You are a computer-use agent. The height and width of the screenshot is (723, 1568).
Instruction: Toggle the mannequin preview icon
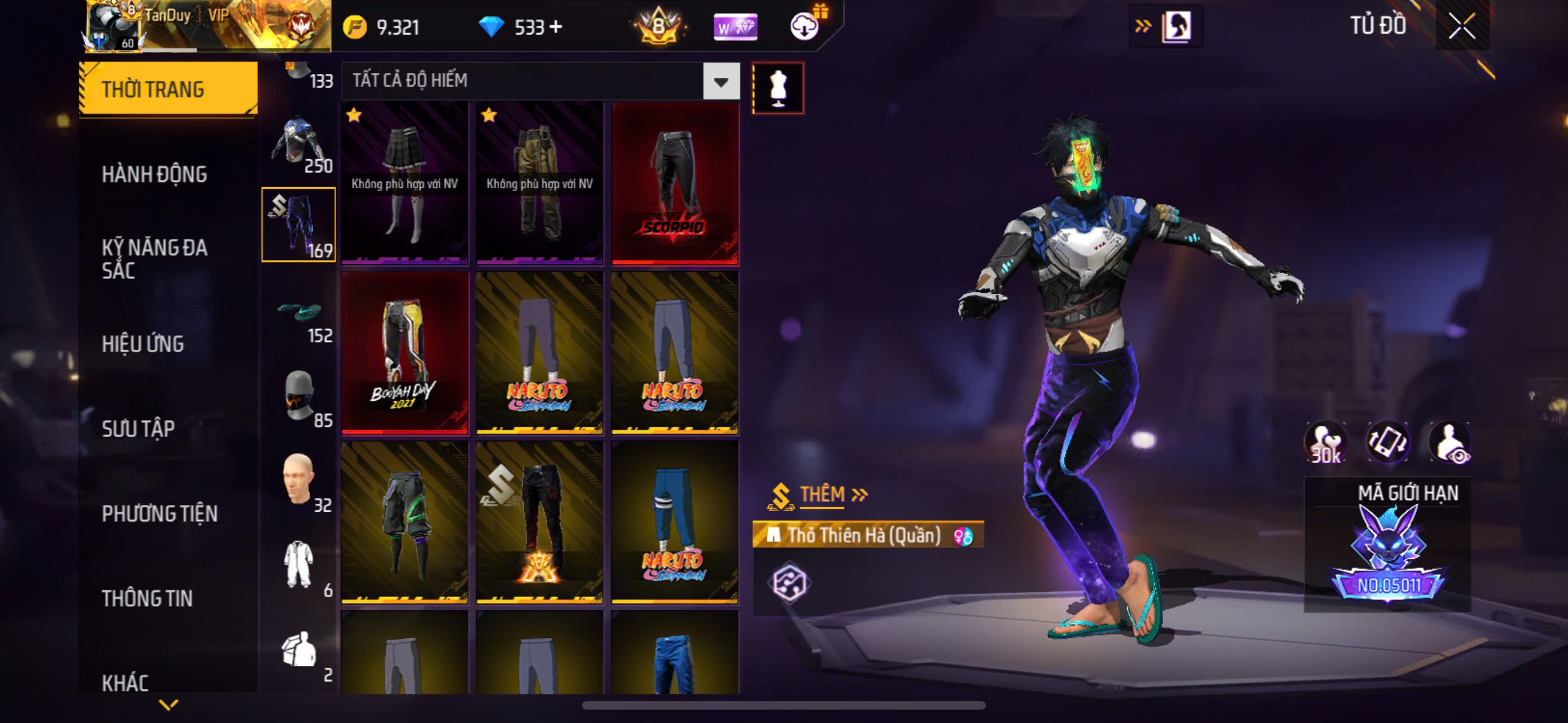pos(777,88)
